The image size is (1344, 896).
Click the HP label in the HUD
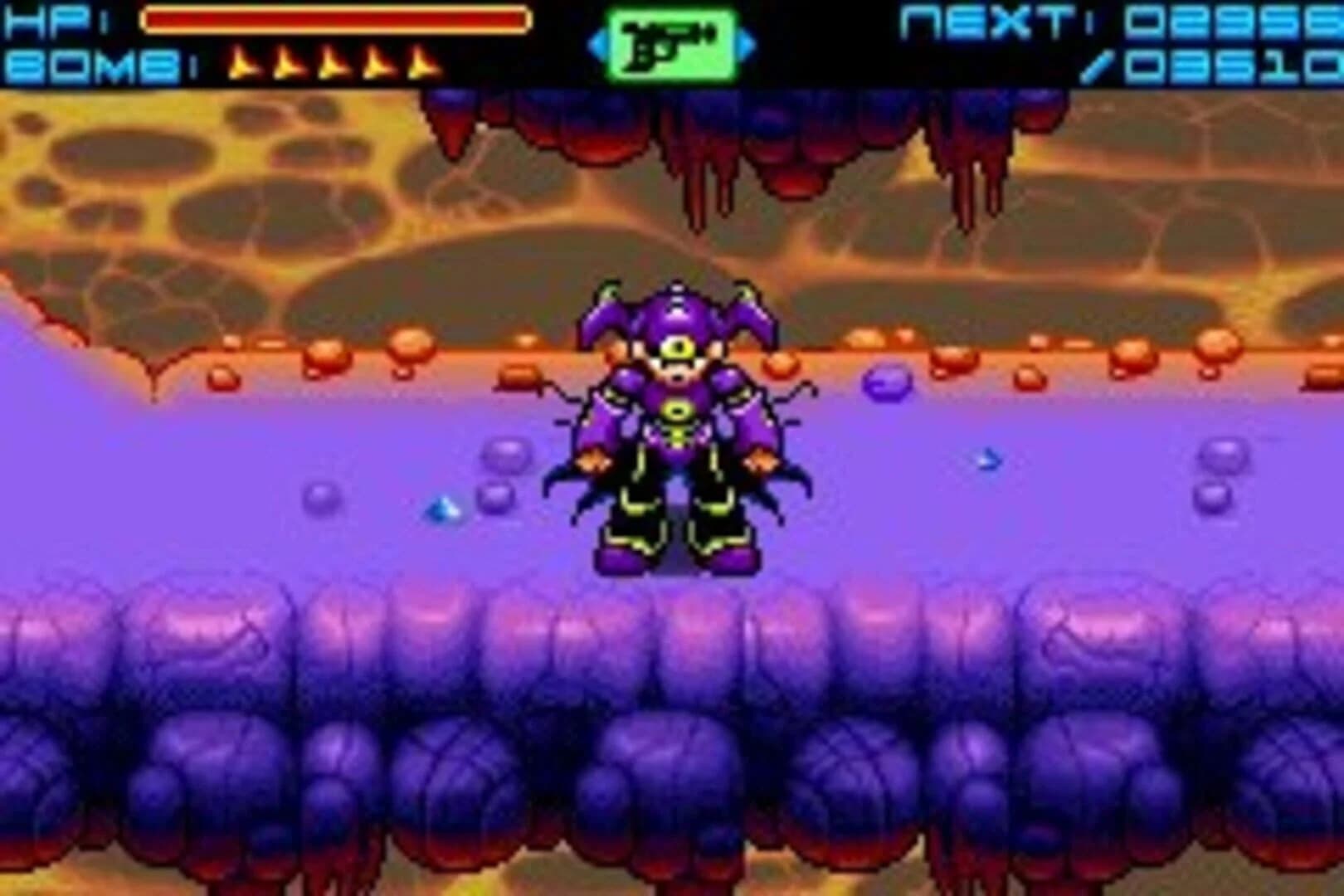point(46,18)
